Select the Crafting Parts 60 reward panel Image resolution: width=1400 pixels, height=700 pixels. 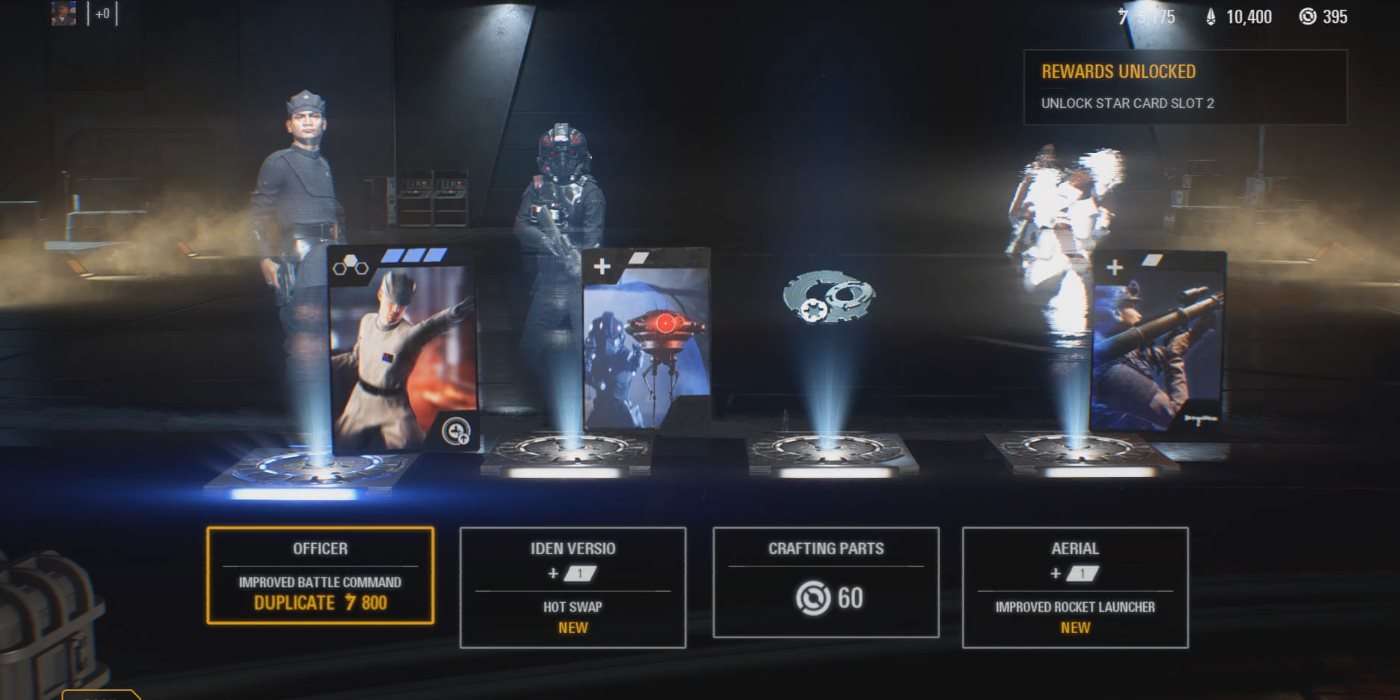pyautogui.click(x=826, y=582)
